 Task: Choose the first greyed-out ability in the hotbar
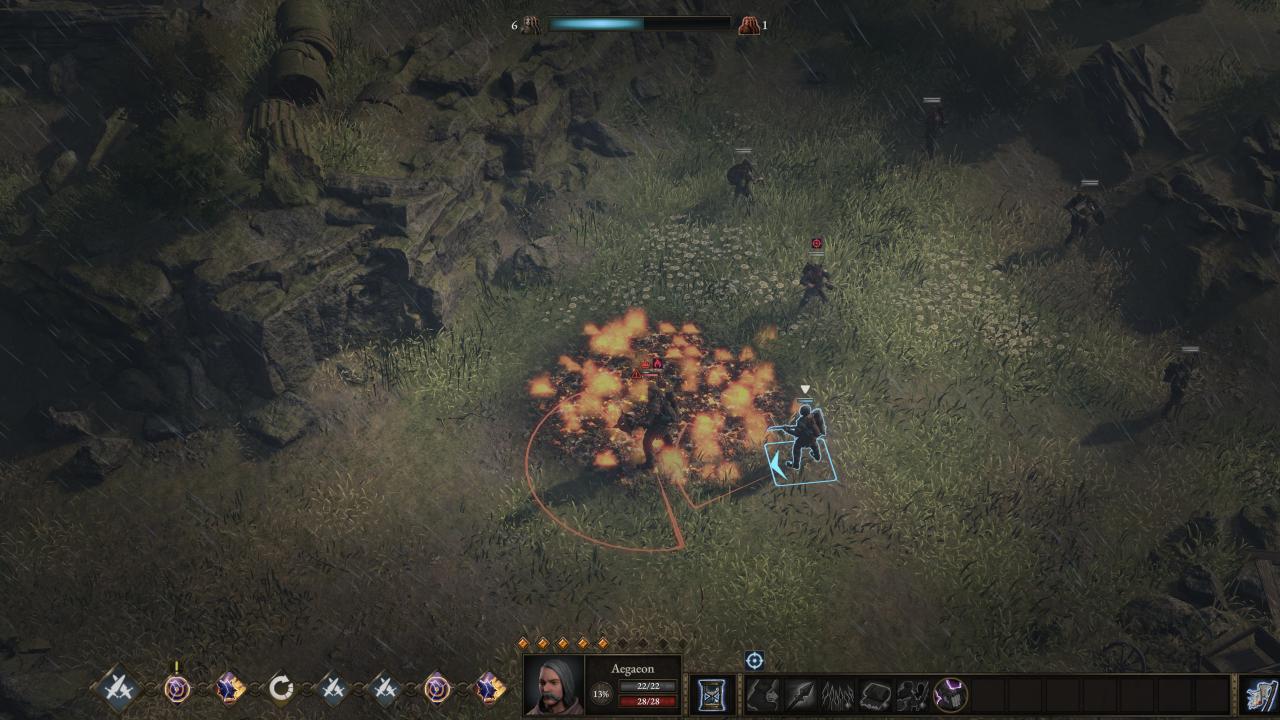pos(764,694)
